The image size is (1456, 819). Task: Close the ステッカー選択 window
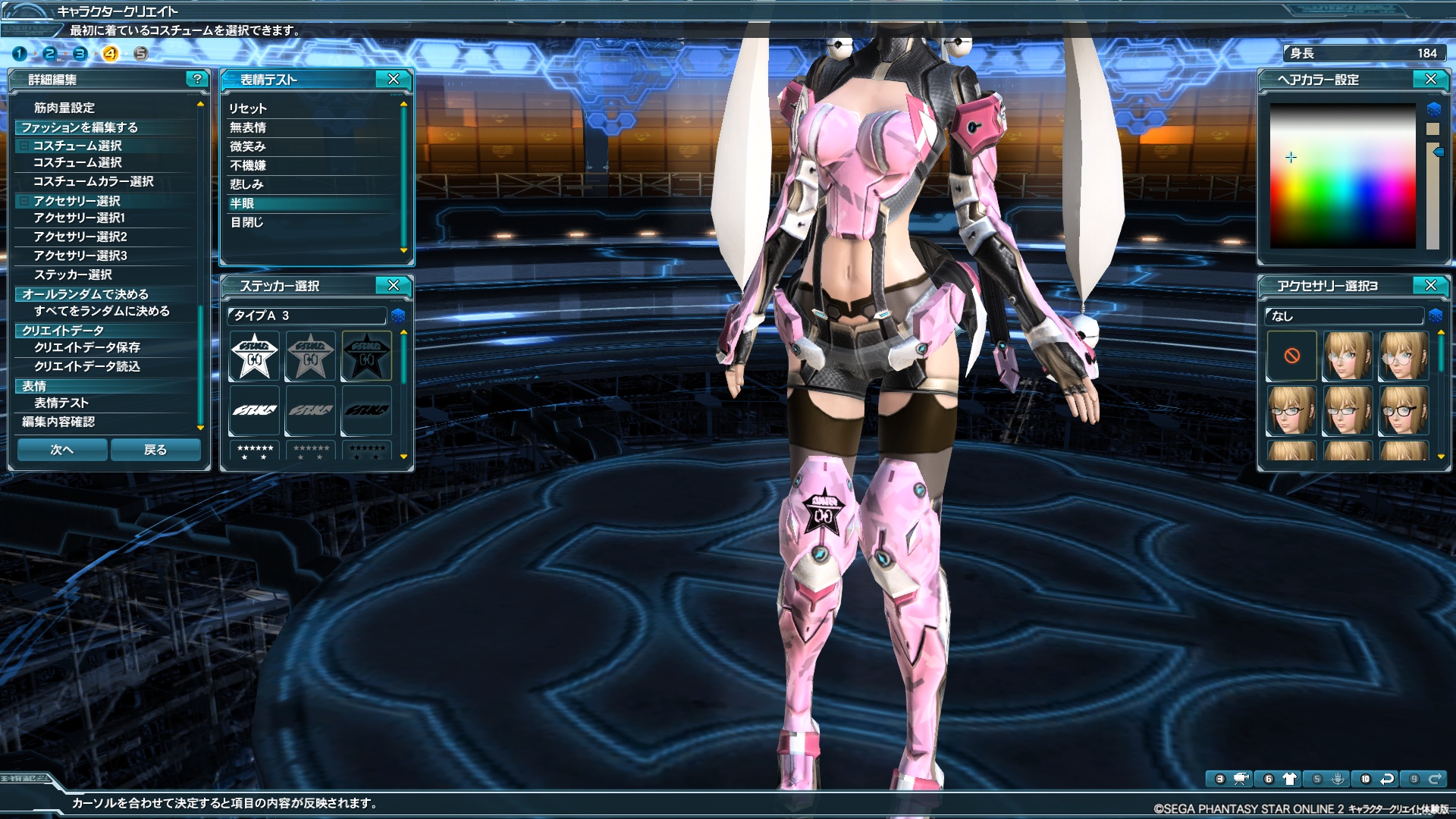tap(394, 285)
